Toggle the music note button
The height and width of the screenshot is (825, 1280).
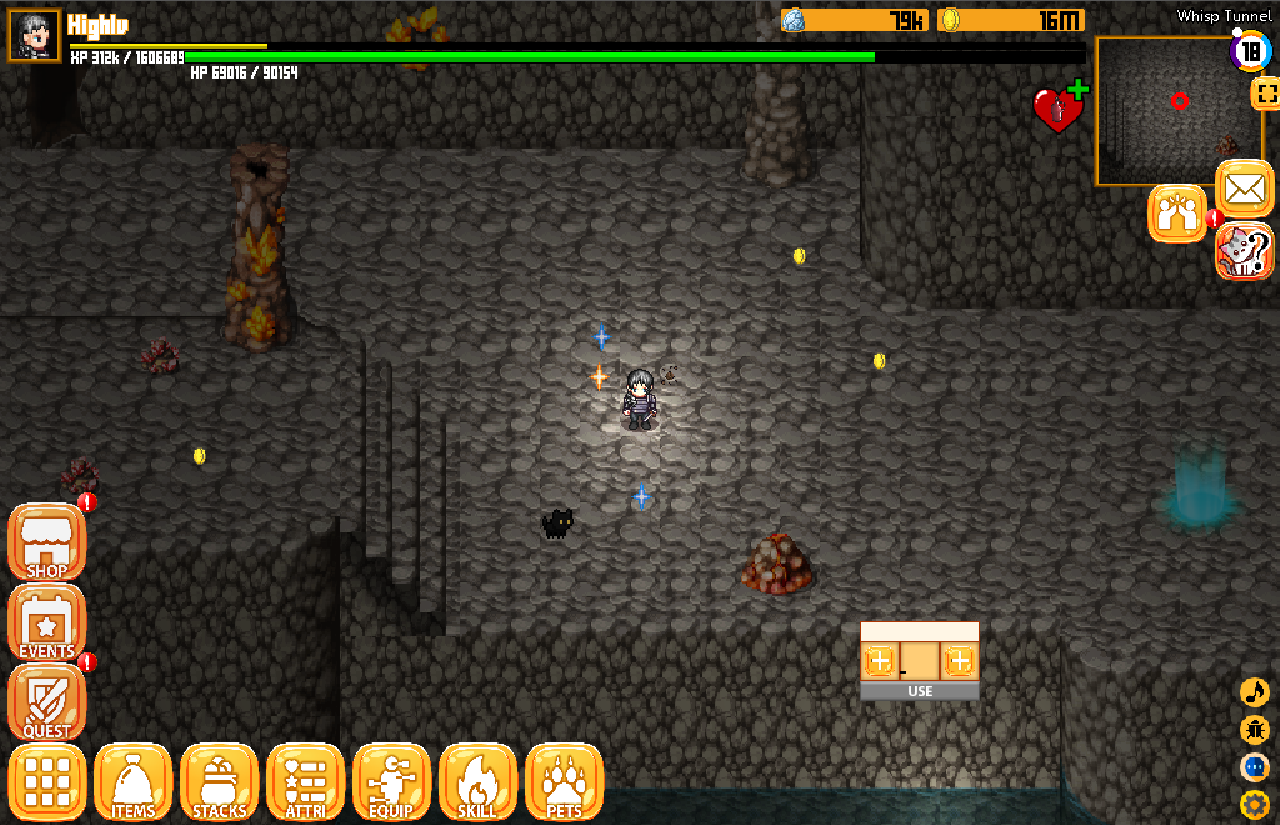pyautogui.click(x=1254, y=692)
